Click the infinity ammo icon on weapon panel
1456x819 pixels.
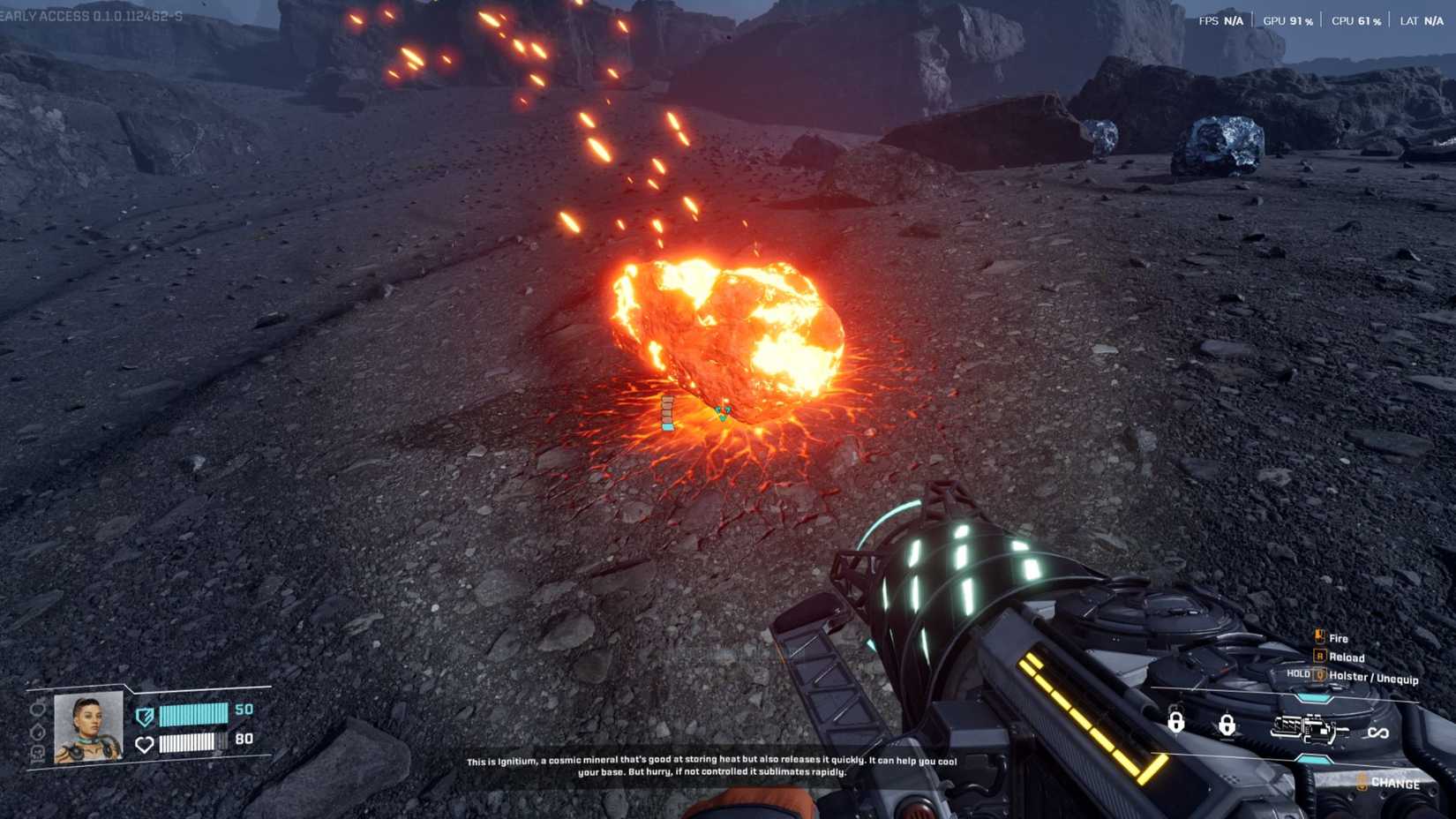click(1378, 733)
